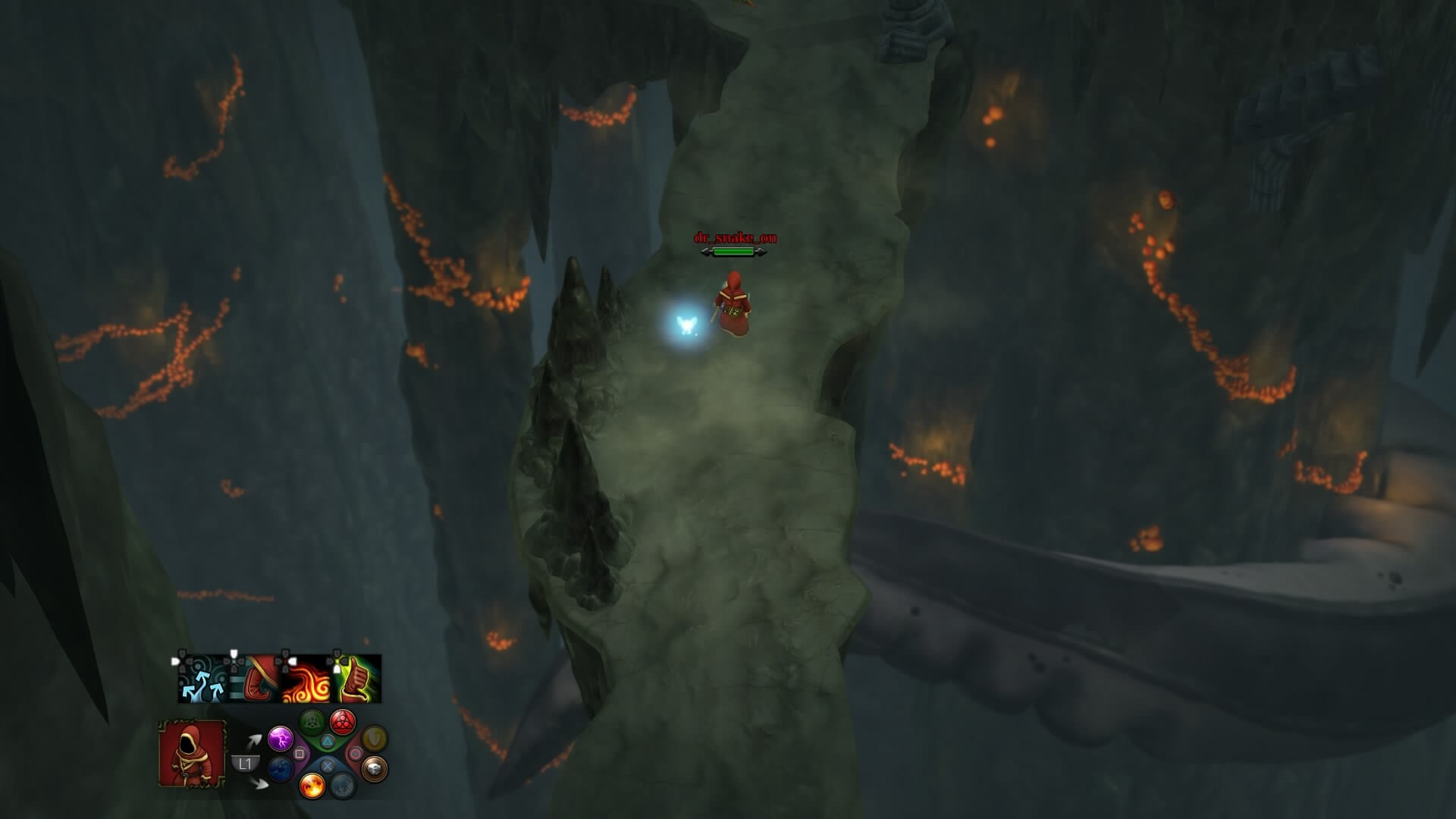The image size is (1456, 819).
Task: Pick the grey frost element orb
Action: tap(343, 785)
